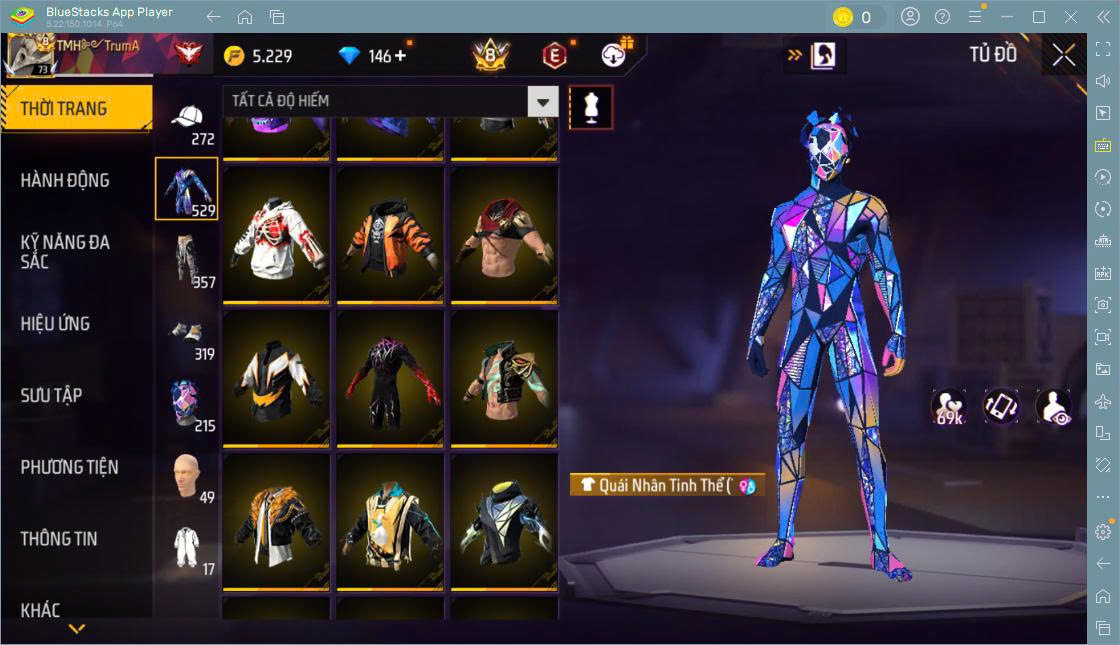This screenshot has height=645, width=1120.
Task: Open the Thông Tin tab
Action: (x=60, y=539)
